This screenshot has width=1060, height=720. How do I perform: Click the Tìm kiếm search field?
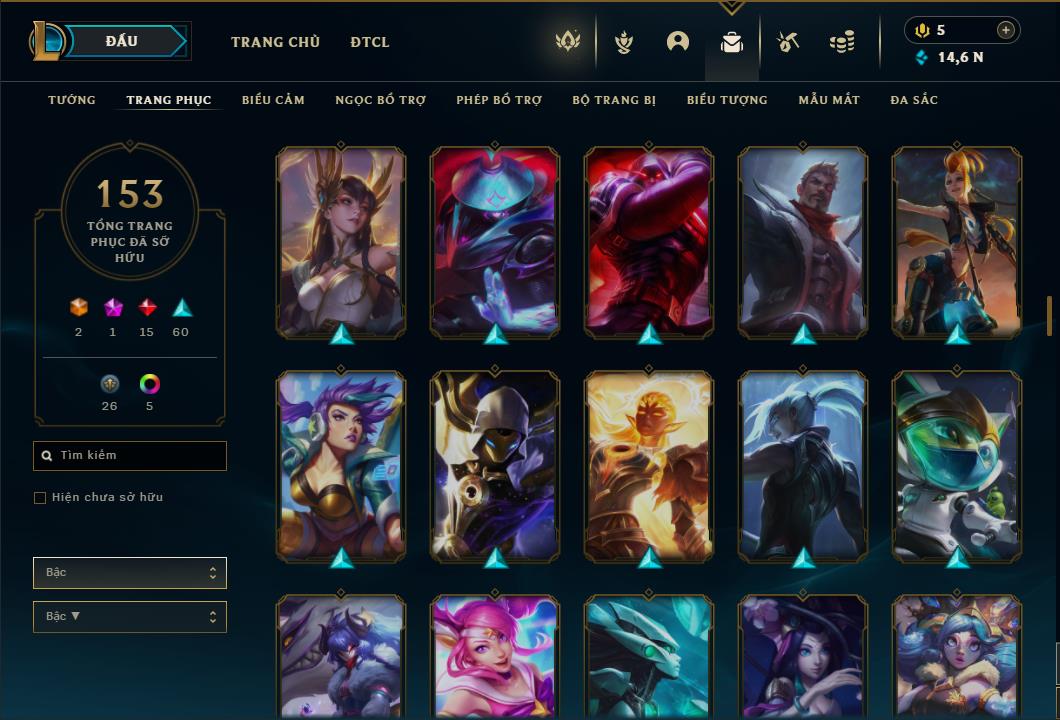click(x=130, y=456)
